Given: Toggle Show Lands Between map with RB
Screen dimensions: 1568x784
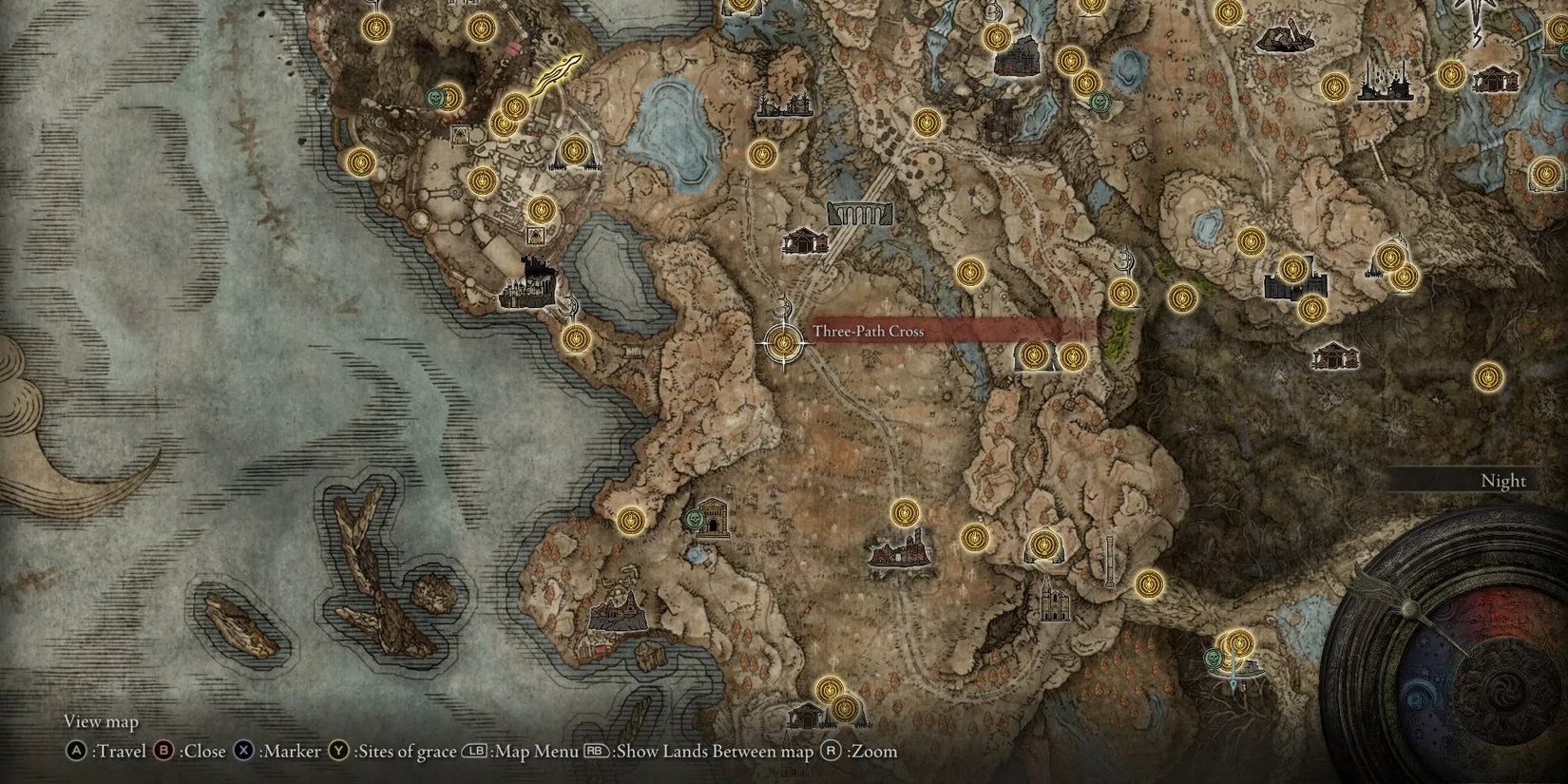Looking at the screenshot, I should [599, 751].
